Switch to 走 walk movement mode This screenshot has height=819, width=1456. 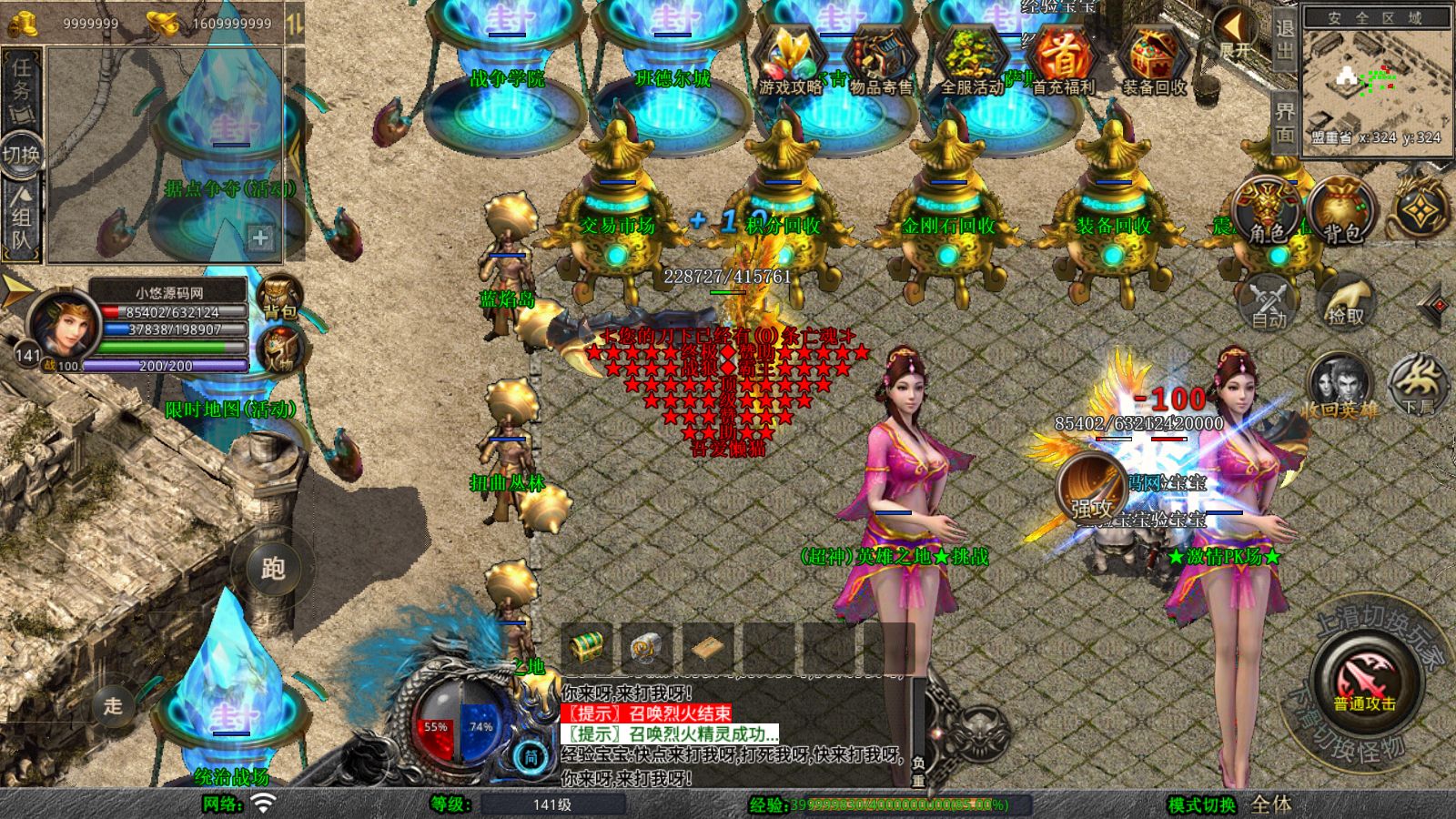[113, 705]
